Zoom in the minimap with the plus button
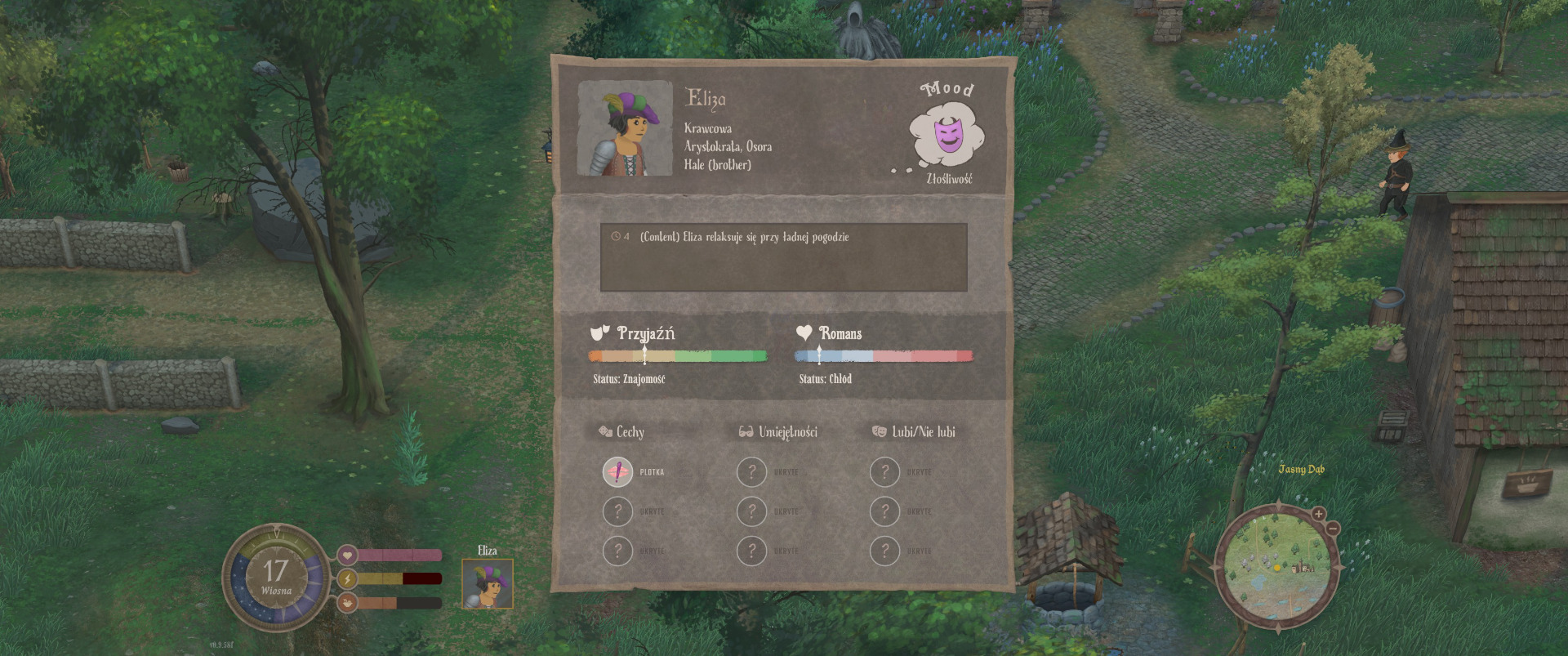The image size is (1568, 656). (1318, 514)
